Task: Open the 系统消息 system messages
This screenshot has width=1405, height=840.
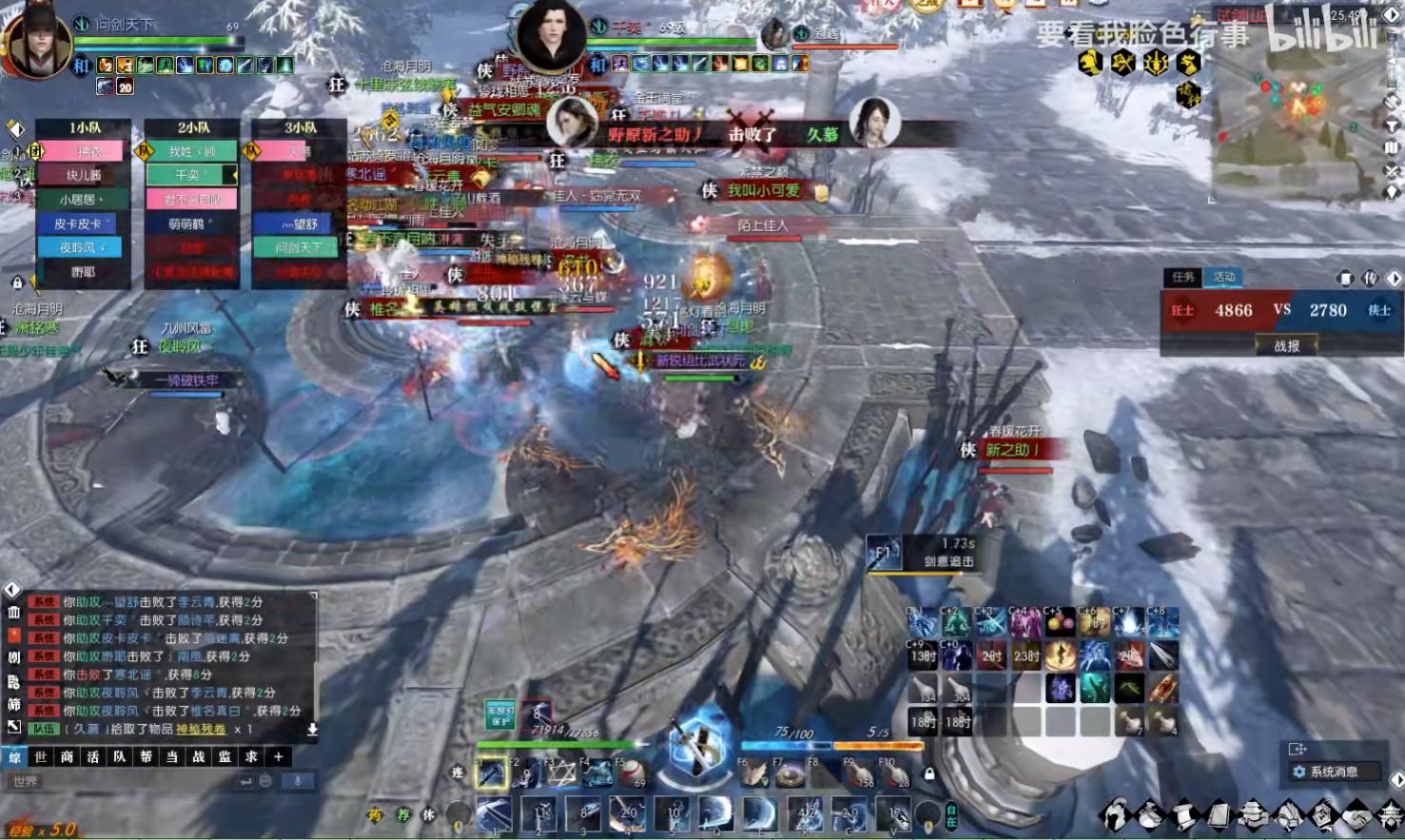Action: [x=1333, y=772]
